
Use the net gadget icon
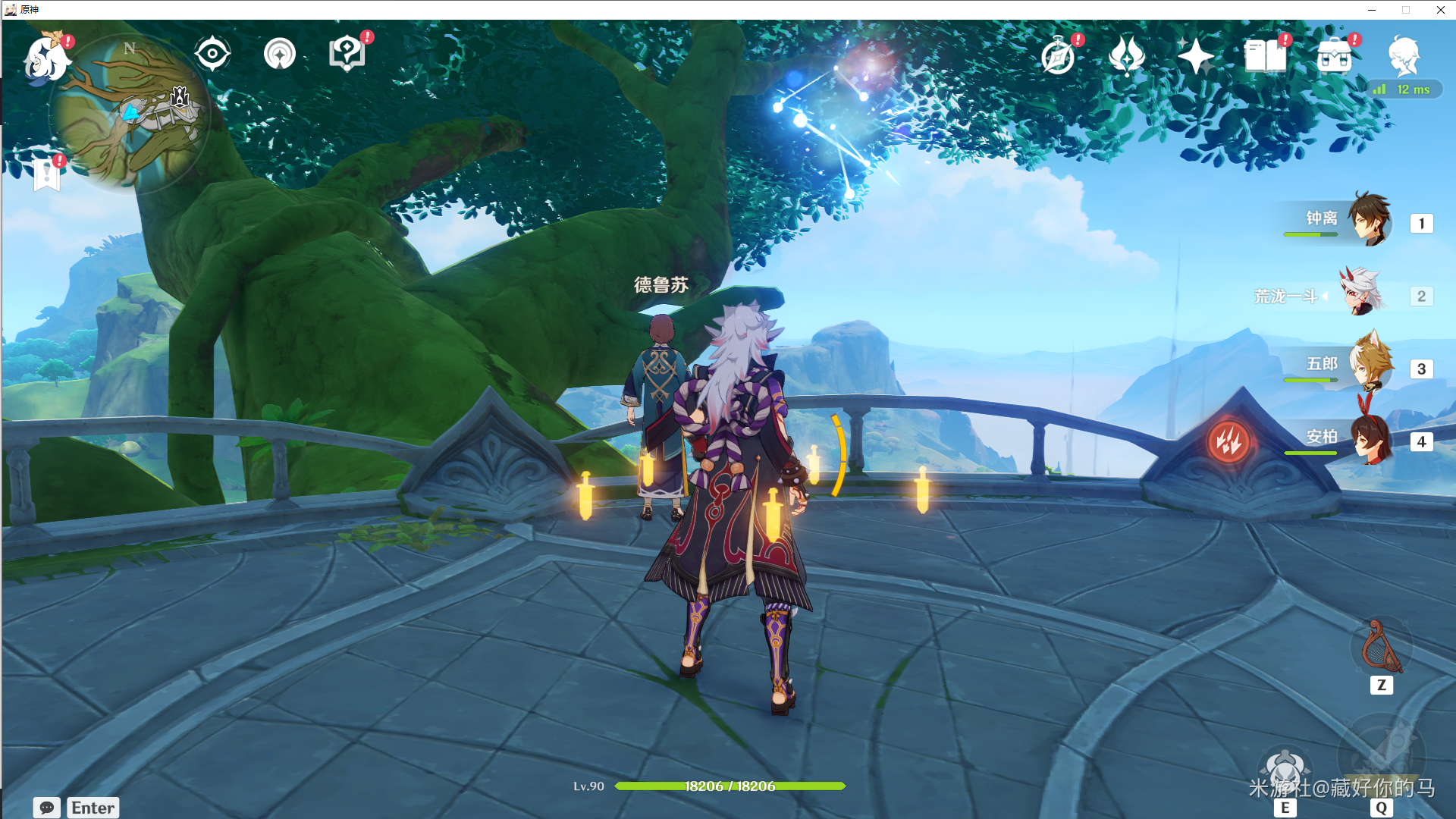[1381, 647]
